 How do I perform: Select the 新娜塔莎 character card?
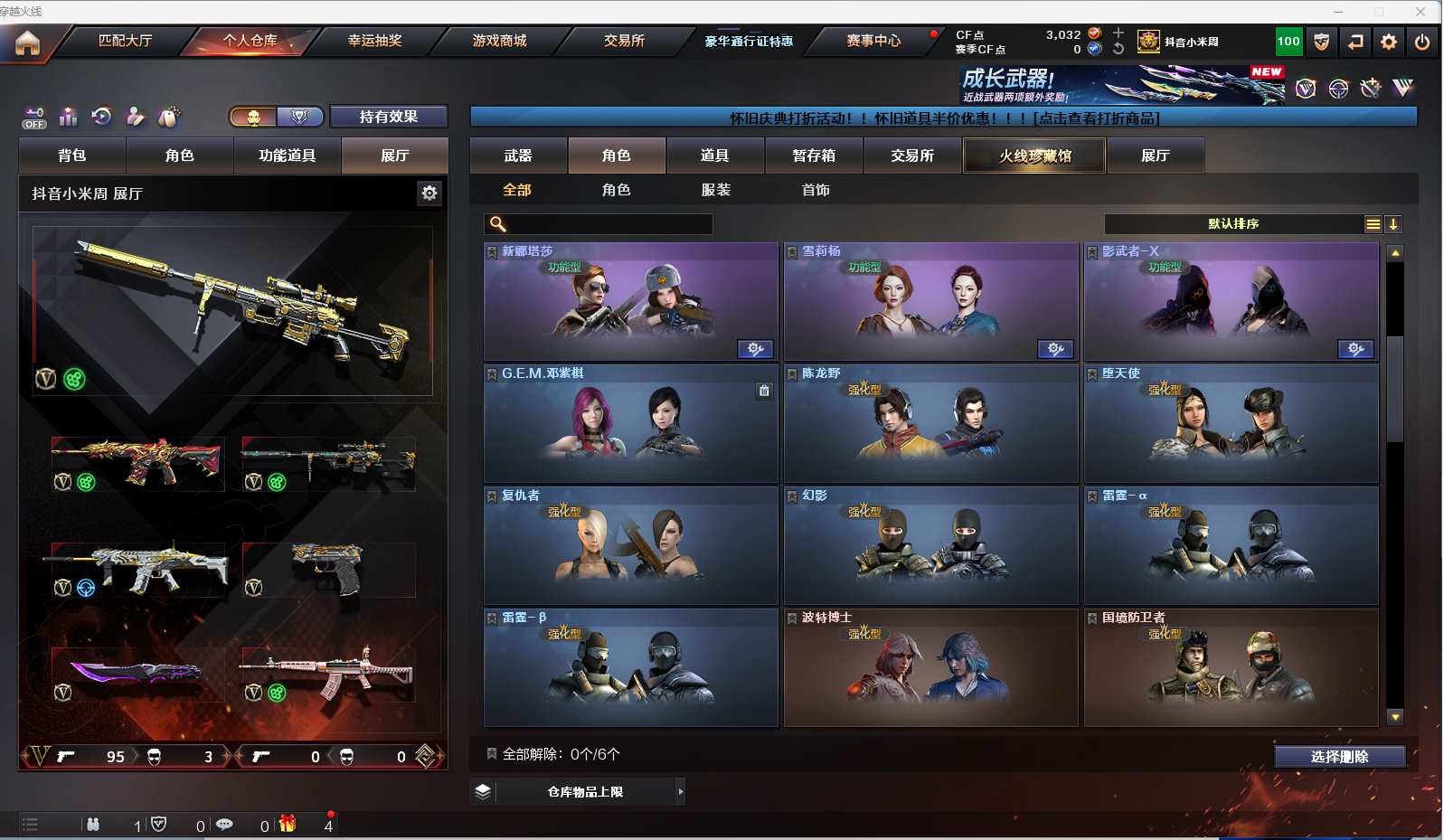(630, 301)
